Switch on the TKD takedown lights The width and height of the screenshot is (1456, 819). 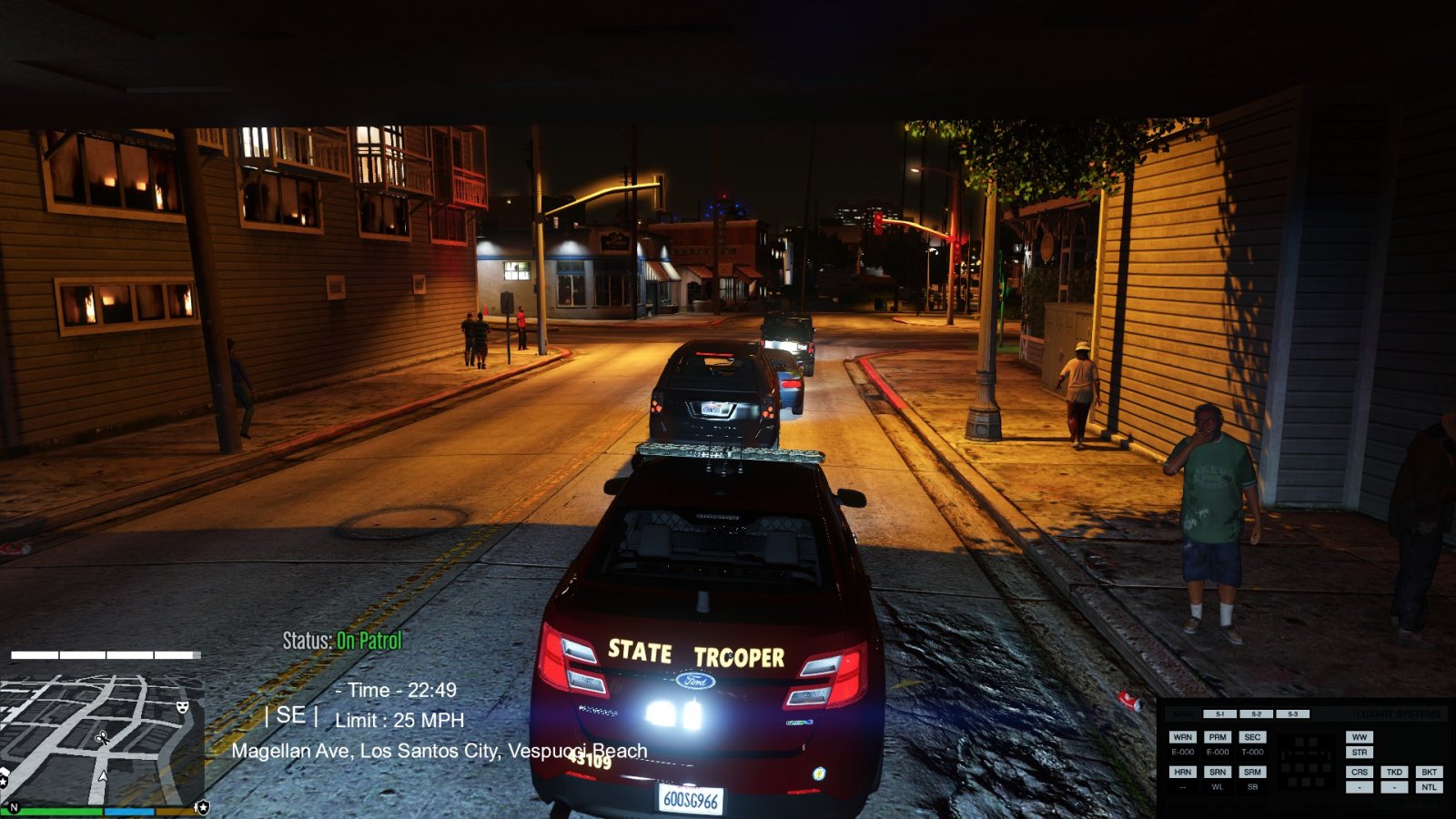1394,772
